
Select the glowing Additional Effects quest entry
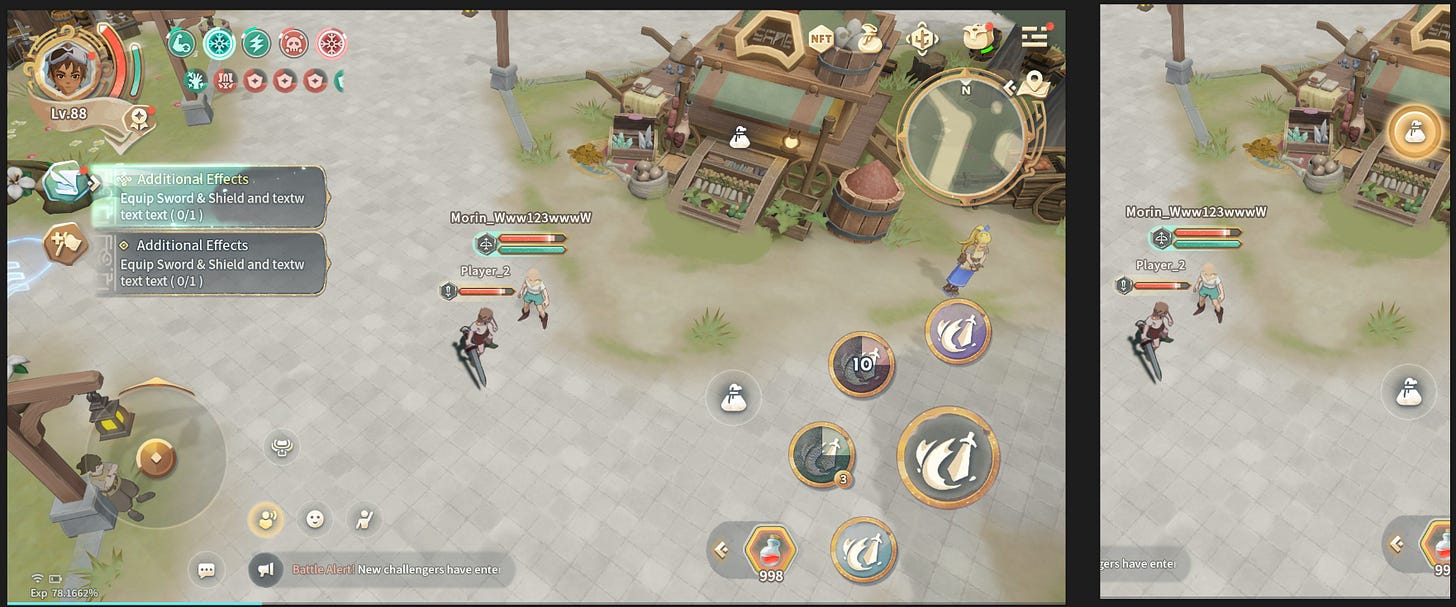click(x=212, y=197)
